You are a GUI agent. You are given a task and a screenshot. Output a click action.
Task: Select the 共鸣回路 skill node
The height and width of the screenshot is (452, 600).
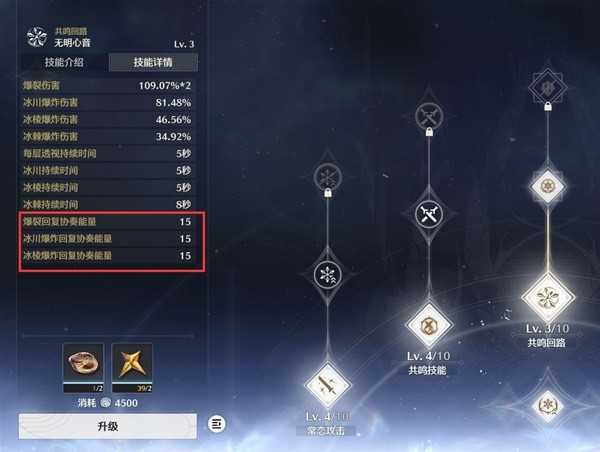point(547,297)
